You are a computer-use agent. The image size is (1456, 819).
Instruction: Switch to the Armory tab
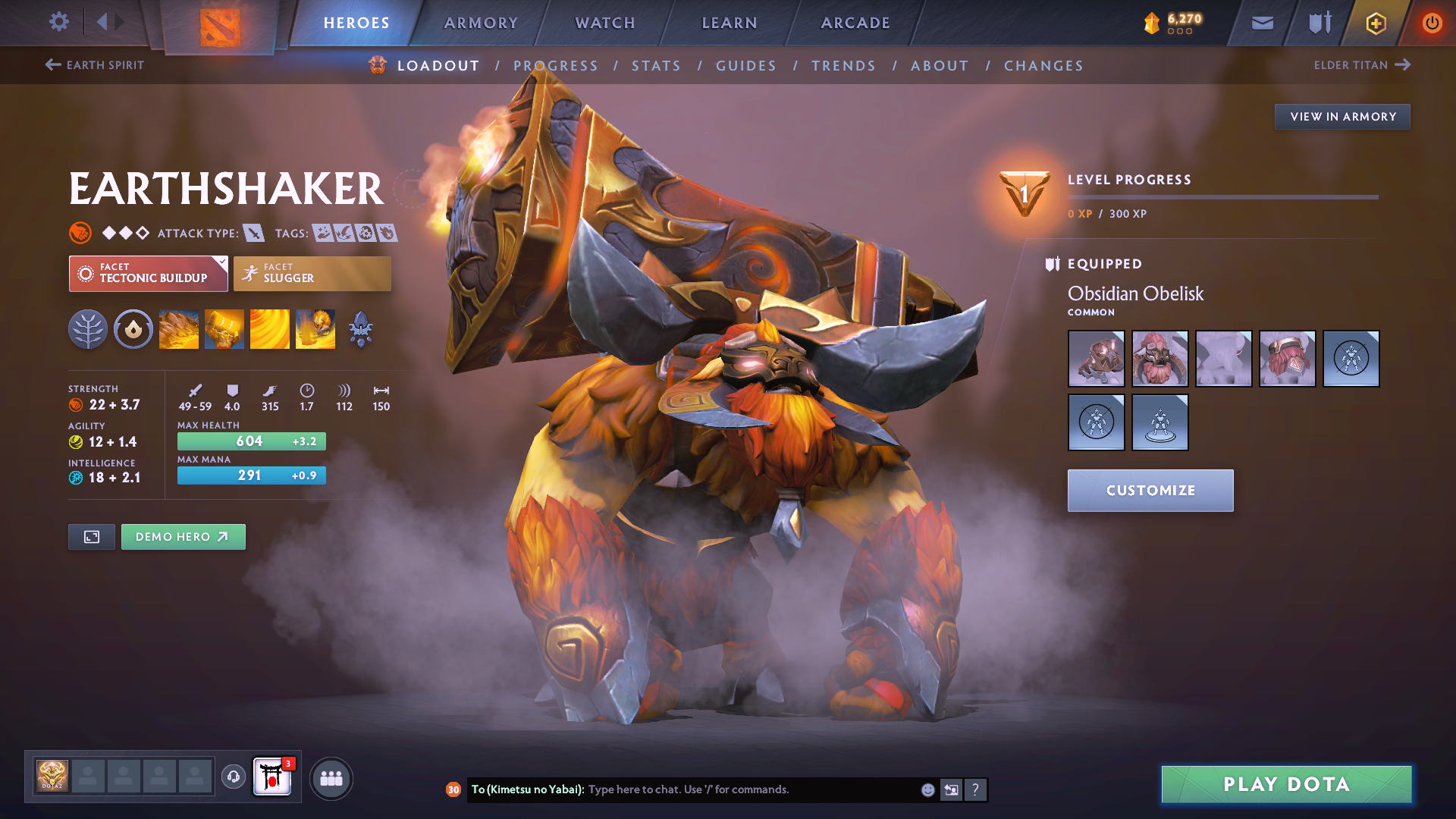(481, 23)
